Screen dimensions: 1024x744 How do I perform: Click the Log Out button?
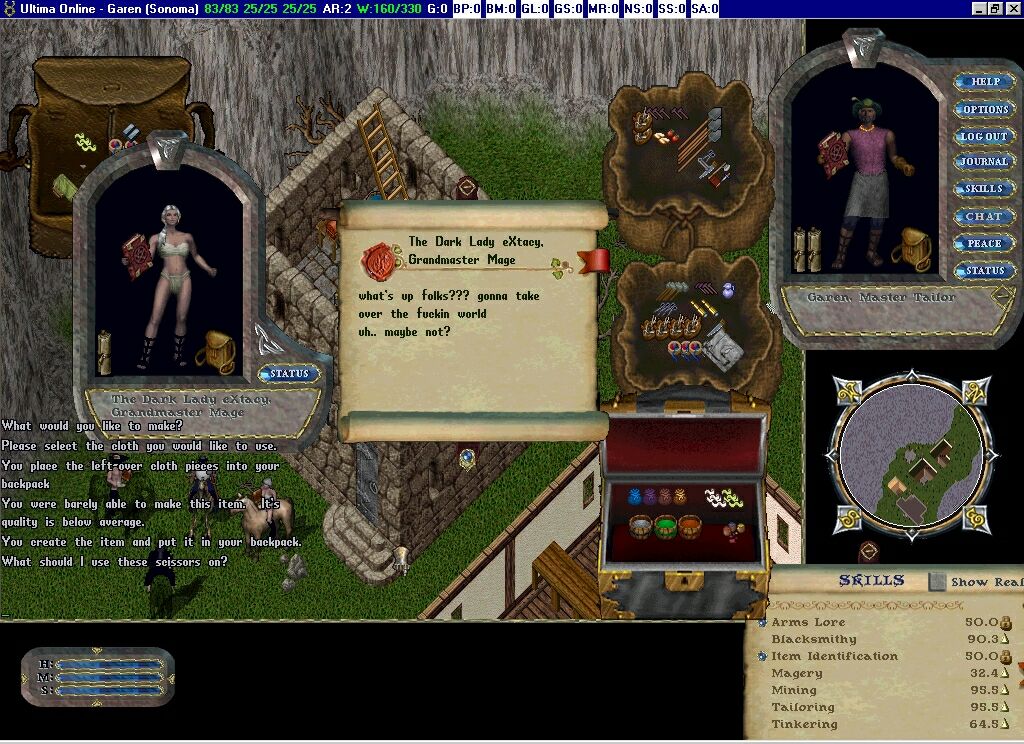click(x=984, y=136)
